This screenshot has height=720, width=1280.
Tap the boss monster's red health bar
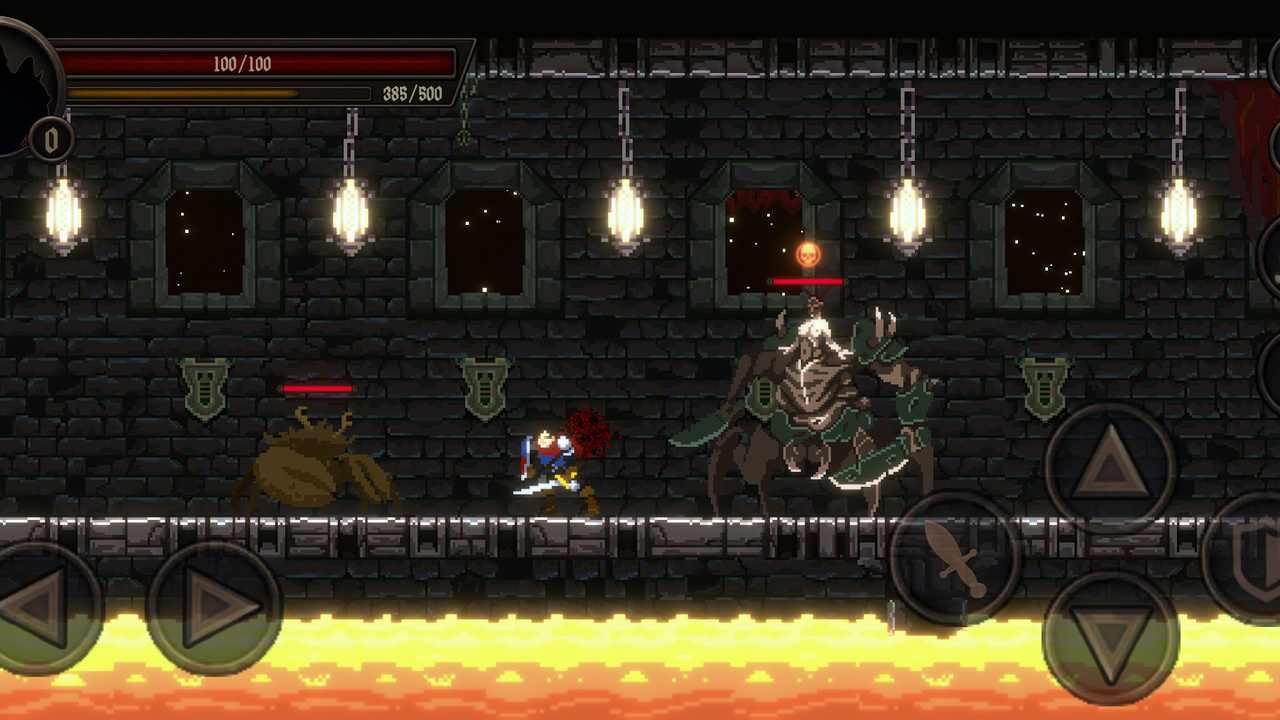pyautogui.click(x=806, y=283)
